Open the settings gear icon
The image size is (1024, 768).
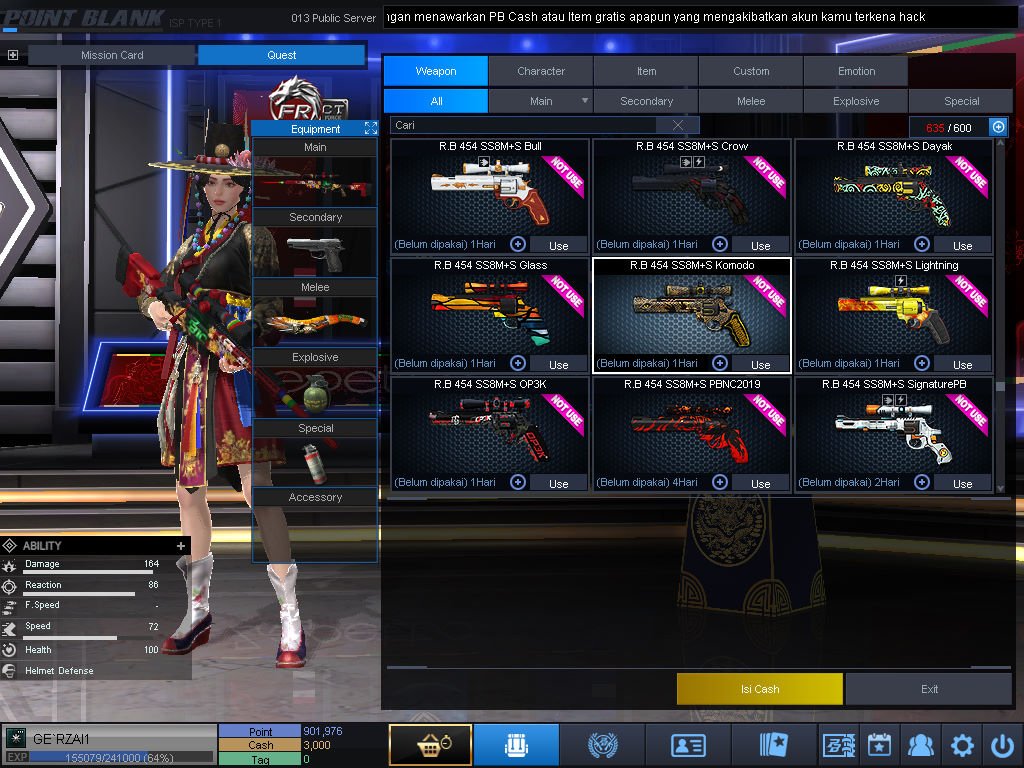click(962, 745)
